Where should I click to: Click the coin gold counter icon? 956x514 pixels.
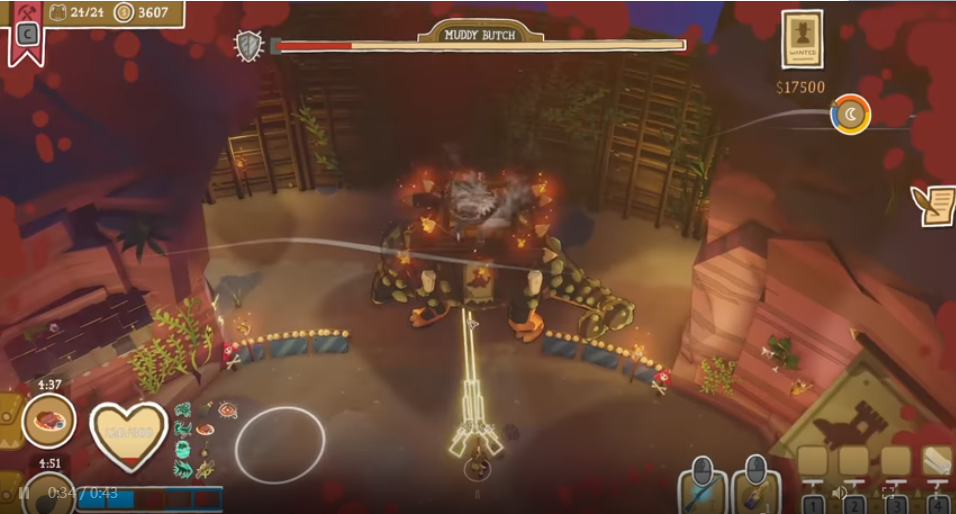pos(124,13)
